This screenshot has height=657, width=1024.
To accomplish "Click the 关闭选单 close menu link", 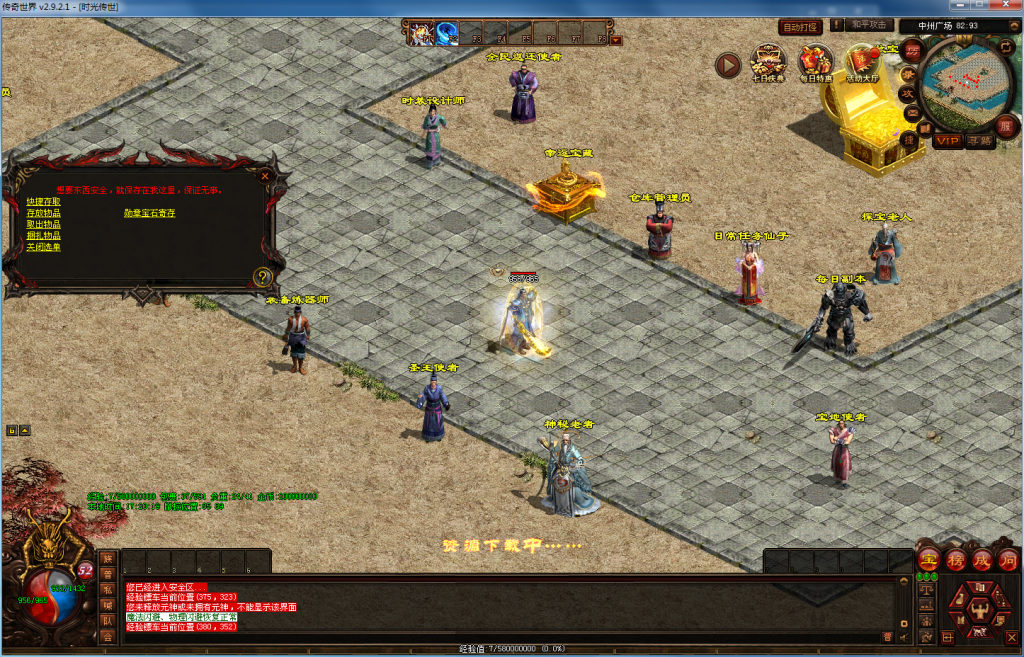I will [x=43, y=246].
